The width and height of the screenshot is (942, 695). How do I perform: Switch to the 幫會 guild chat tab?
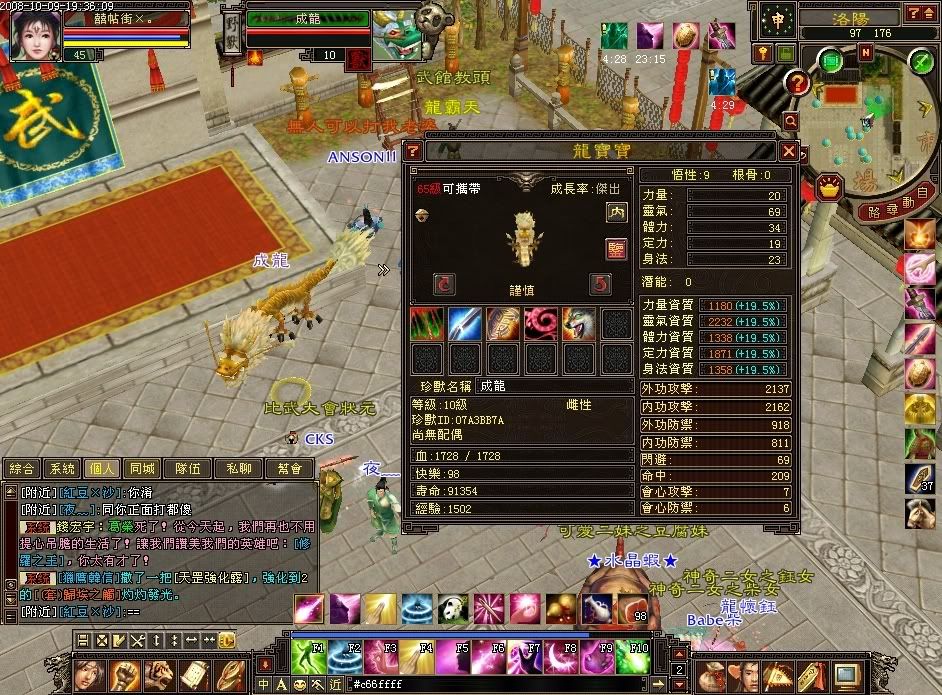pyautogui.click(x=291, y=468)
